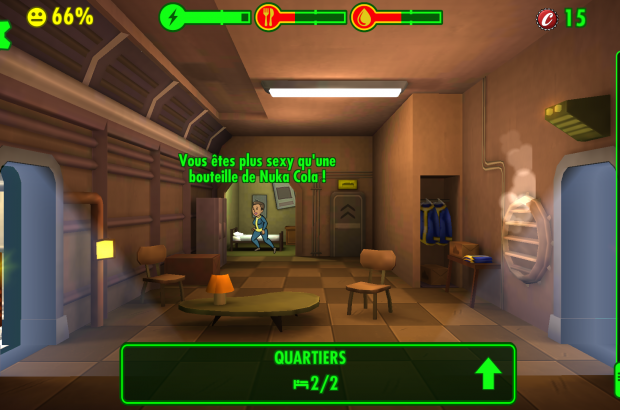Upgrade the Quartiers room with the green arrow

[x=487, y=373]
